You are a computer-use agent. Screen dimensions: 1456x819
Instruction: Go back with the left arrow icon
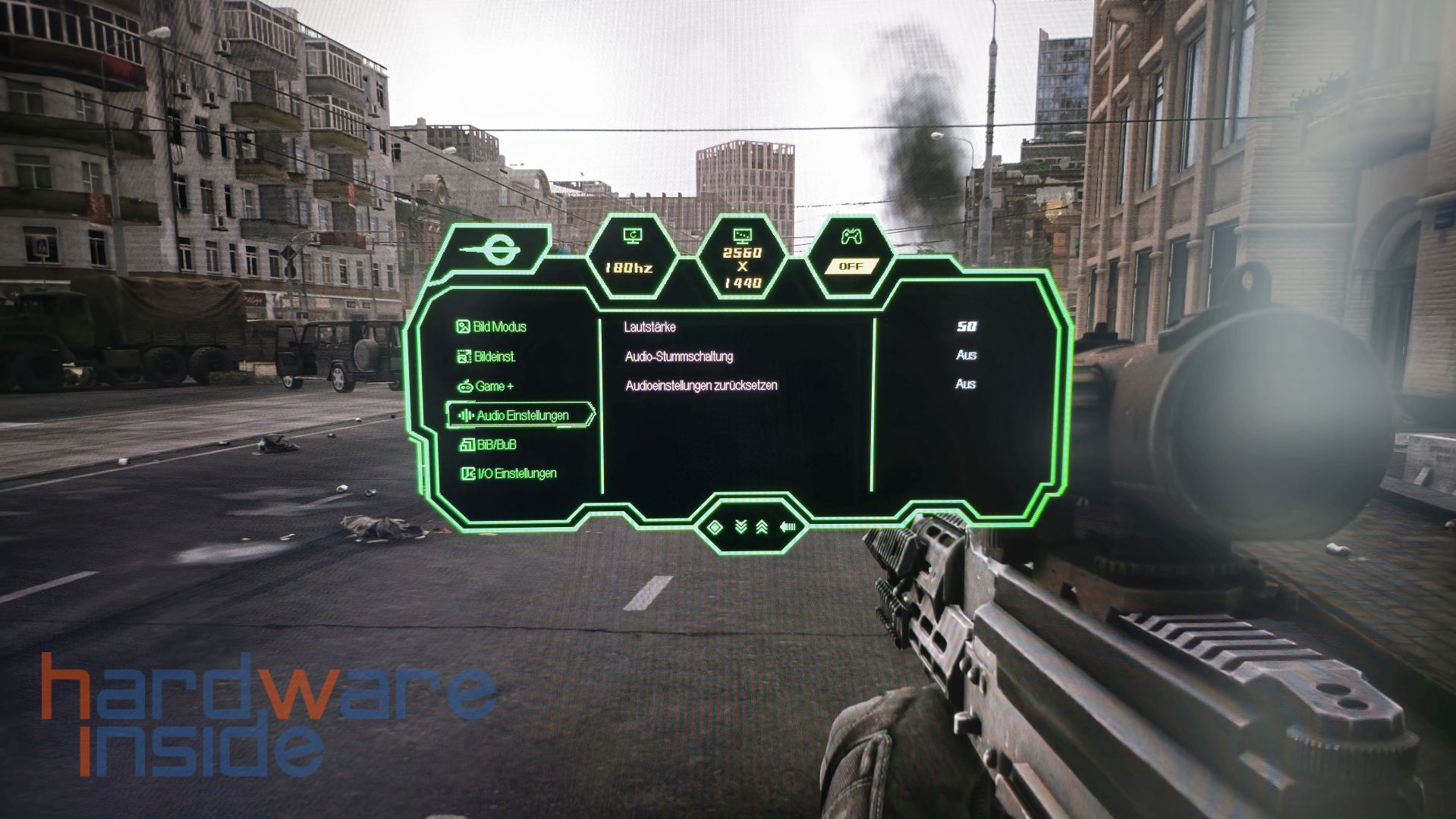click(x=787, y=527)
